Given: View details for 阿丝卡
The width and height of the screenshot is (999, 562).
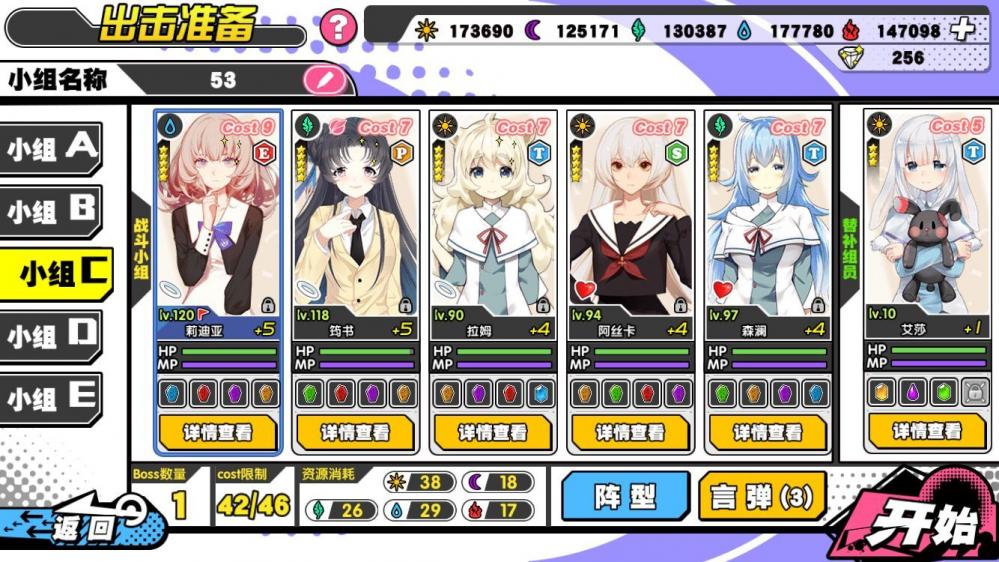Looking at the screenshot, I should click(630, 432).
